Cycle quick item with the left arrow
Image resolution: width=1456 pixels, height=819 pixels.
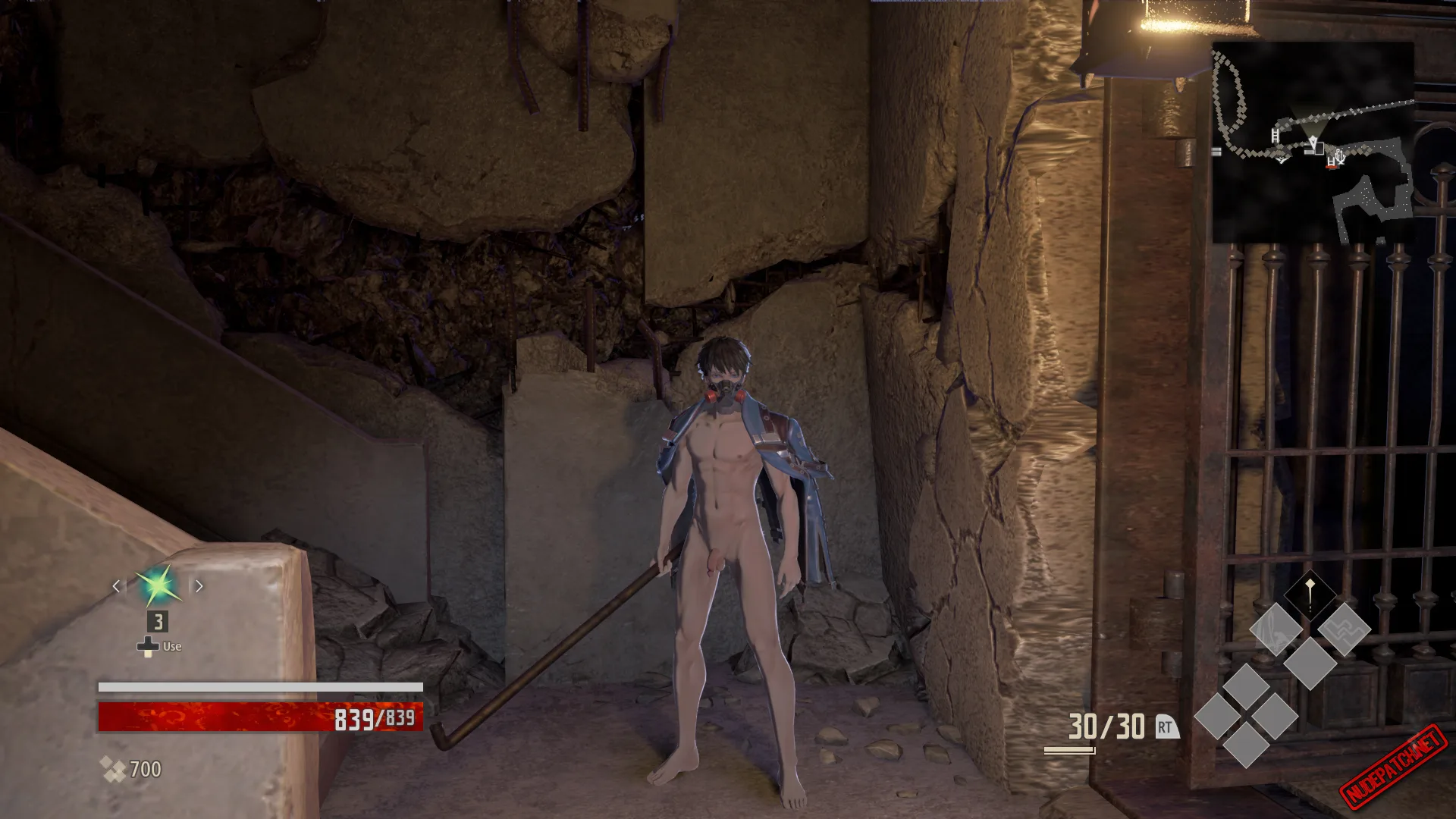click(x=116, y=585)
